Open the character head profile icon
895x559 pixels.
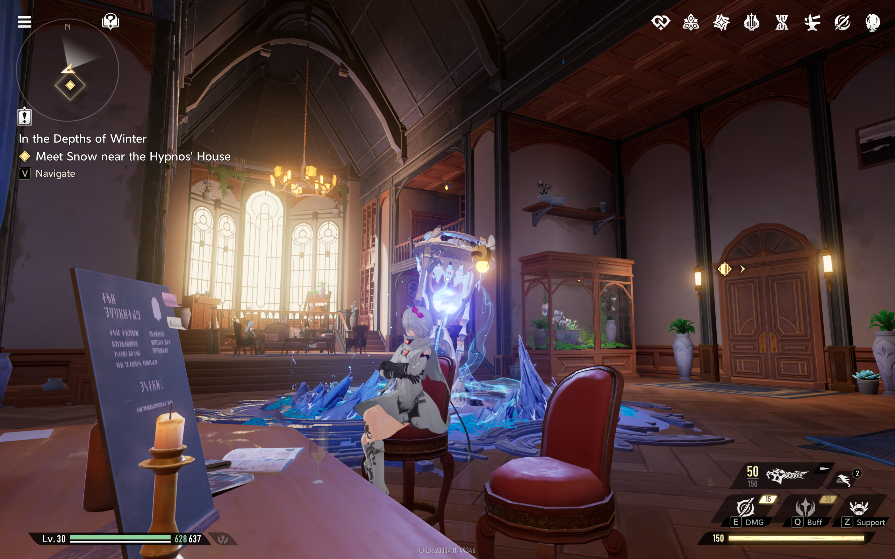point(873,22)
